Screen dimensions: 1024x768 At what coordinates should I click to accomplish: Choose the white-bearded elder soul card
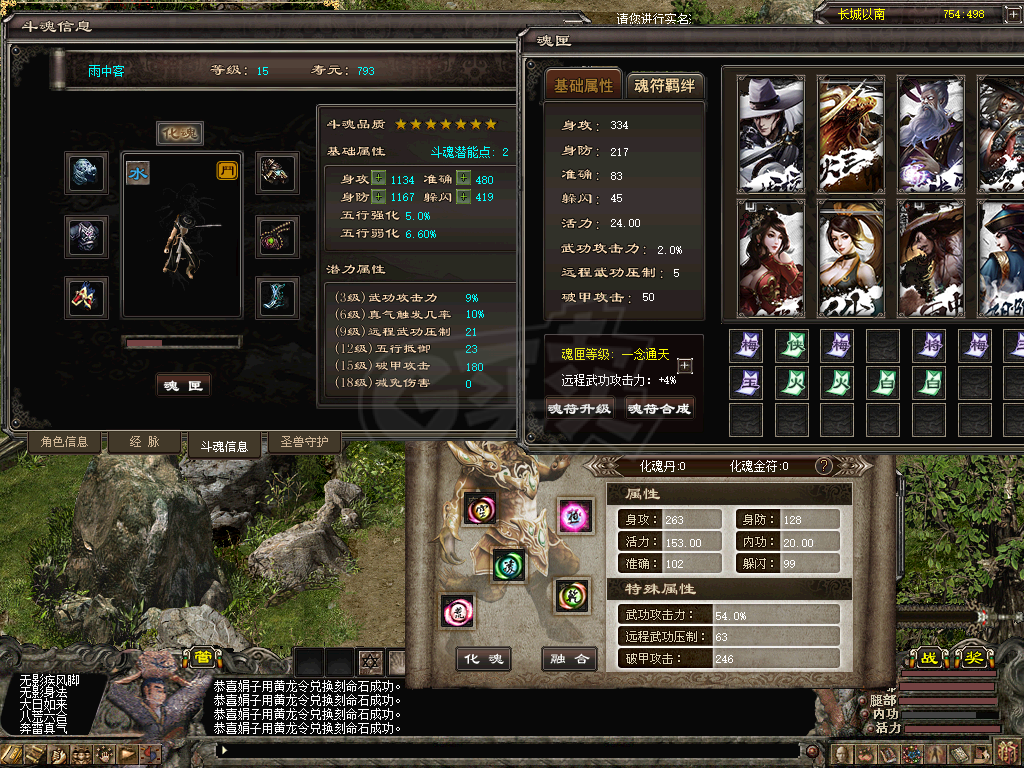[931, 134]
